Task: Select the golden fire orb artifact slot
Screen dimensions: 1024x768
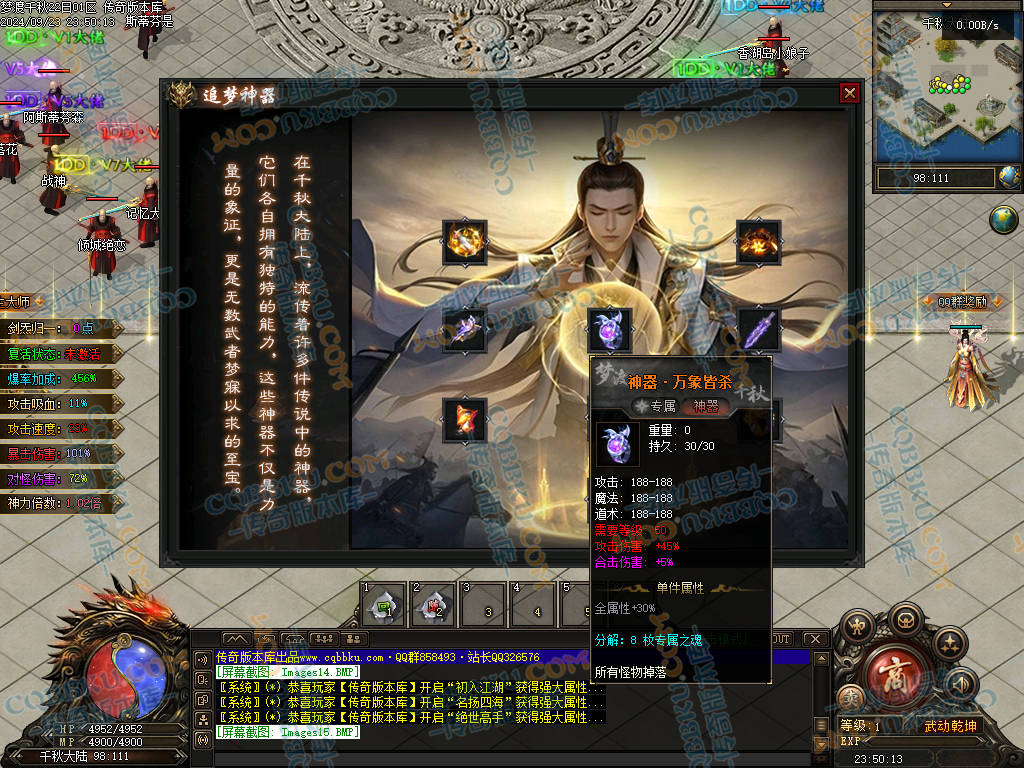Action: pyautogui.click(x=465, y=241)
